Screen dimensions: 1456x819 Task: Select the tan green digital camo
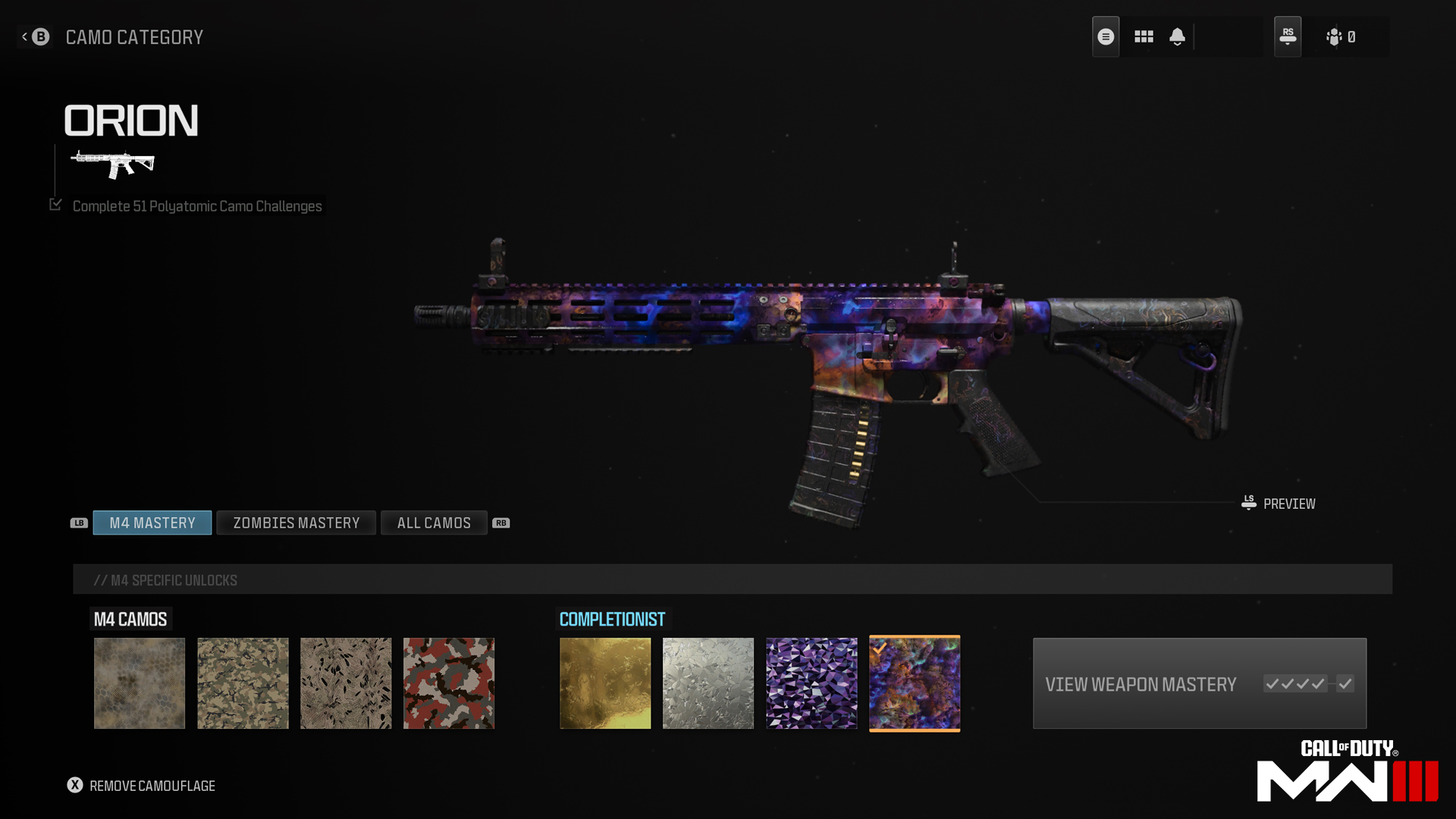(x=243, y=683)
